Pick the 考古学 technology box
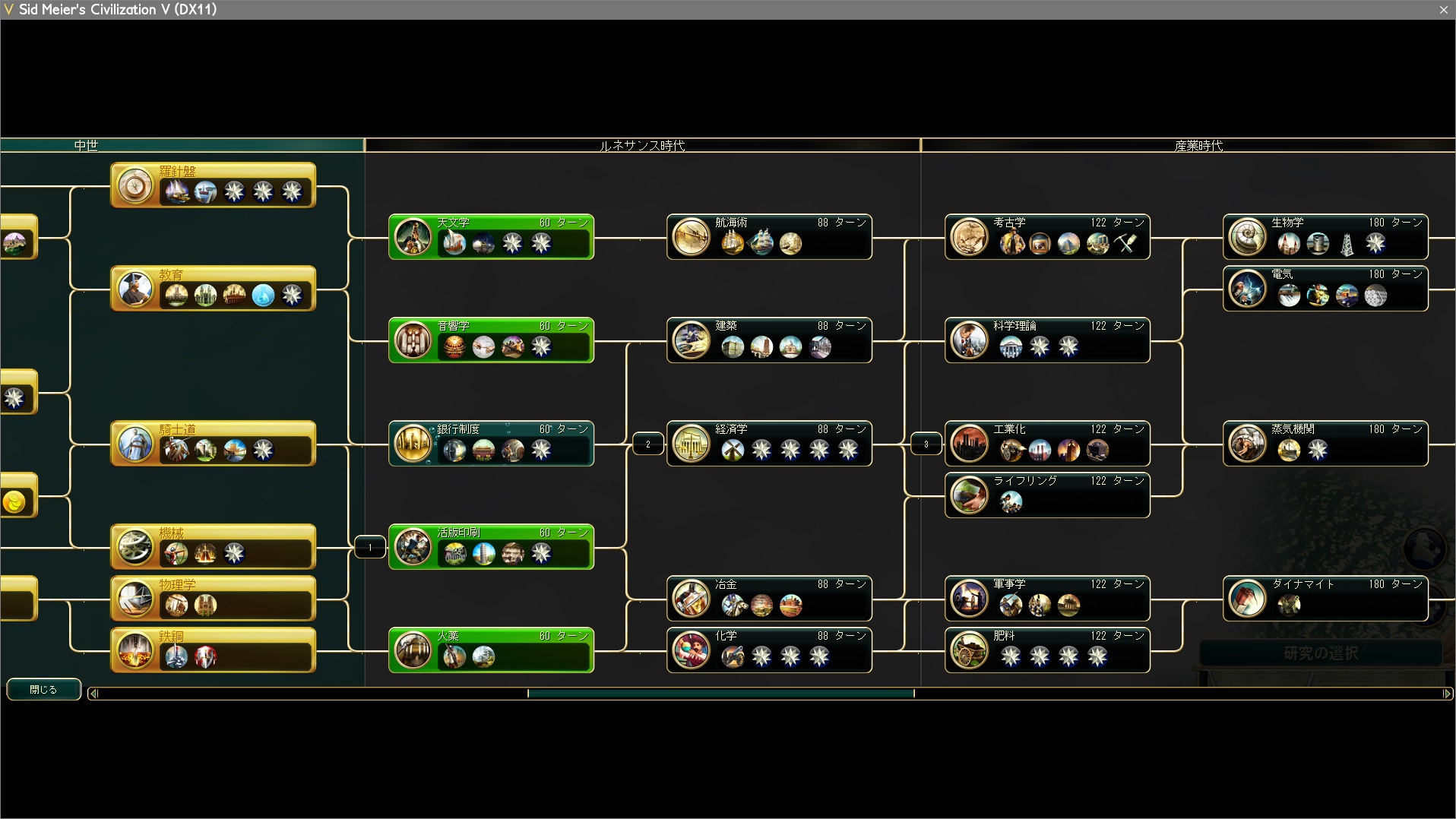 click(1047, 237)
